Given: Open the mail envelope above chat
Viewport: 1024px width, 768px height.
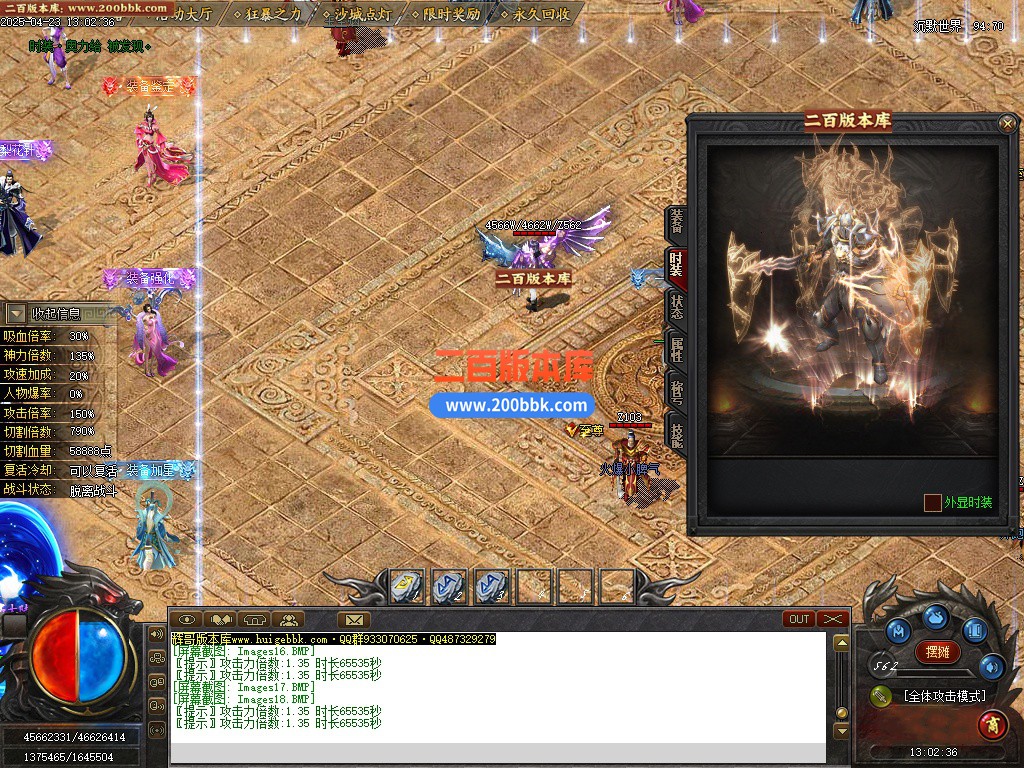Looking at the screenshot, I should click(353, 620).
